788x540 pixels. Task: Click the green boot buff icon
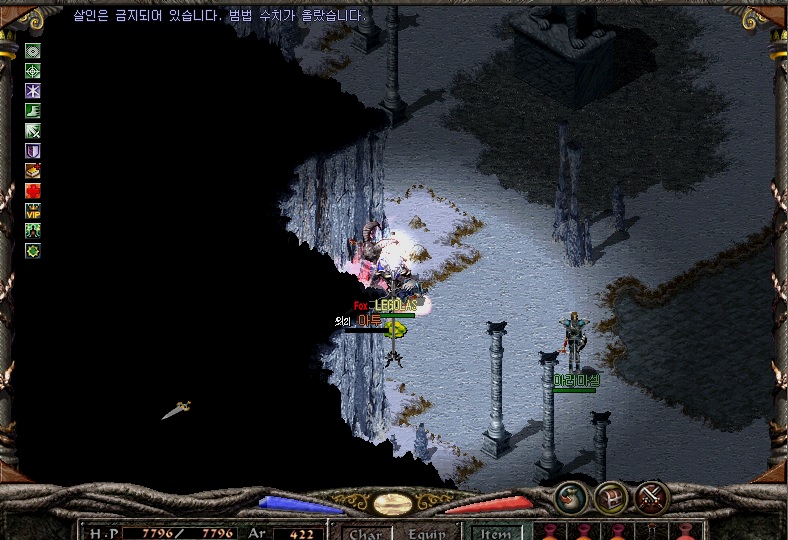[33, 111]
